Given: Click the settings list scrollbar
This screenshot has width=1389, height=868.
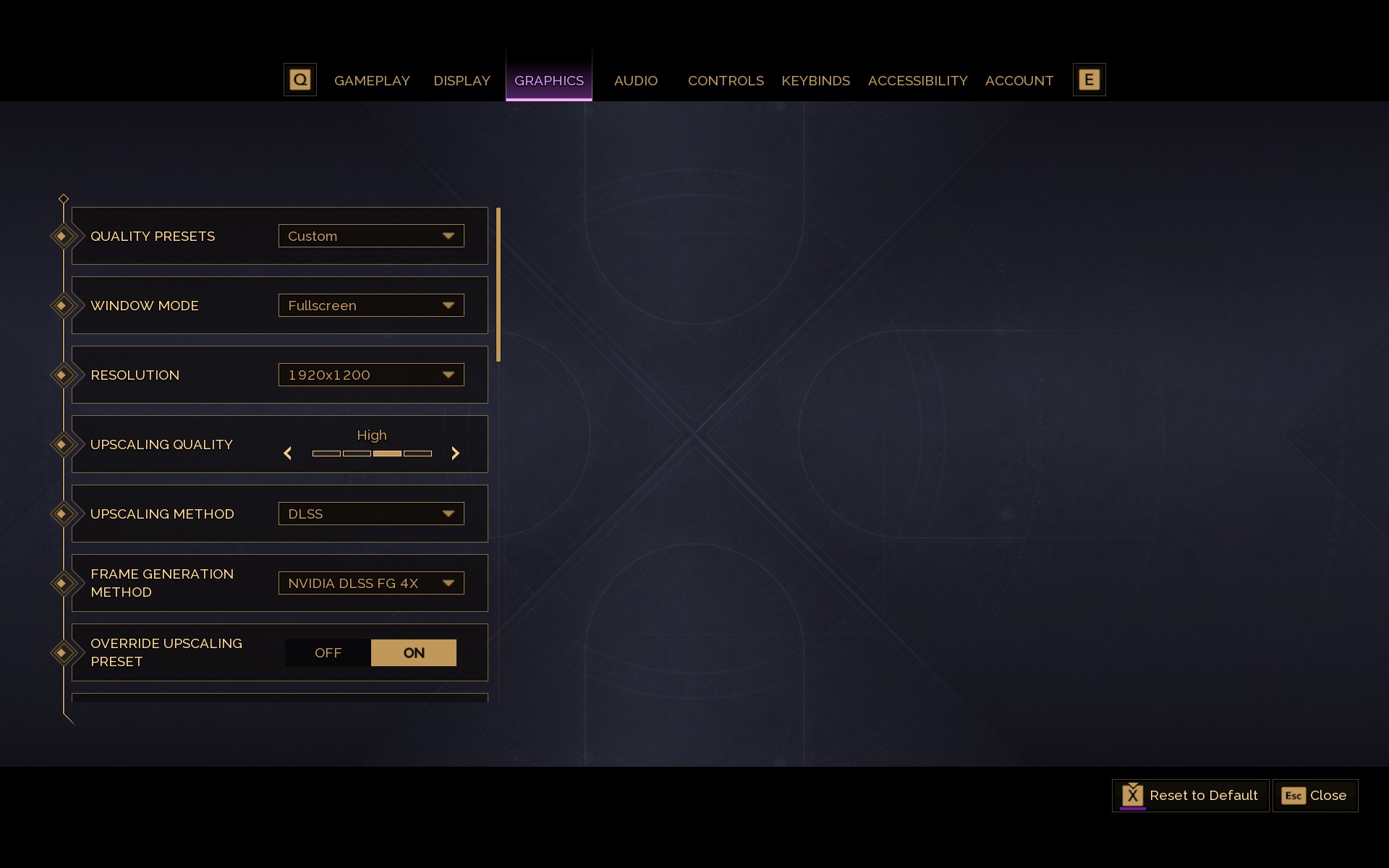Looking at the screenshot, I should coord(498,285).
